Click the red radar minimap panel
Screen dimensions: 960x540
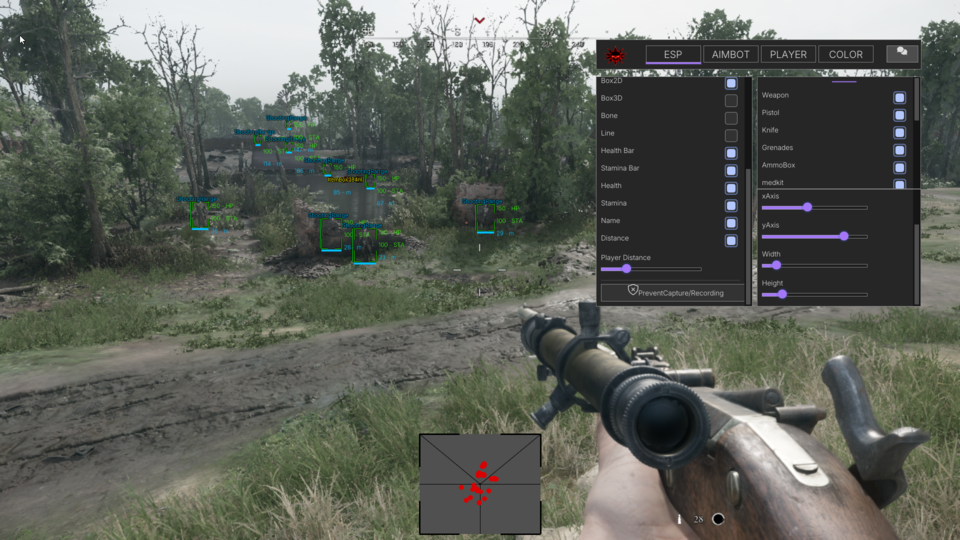480,484
